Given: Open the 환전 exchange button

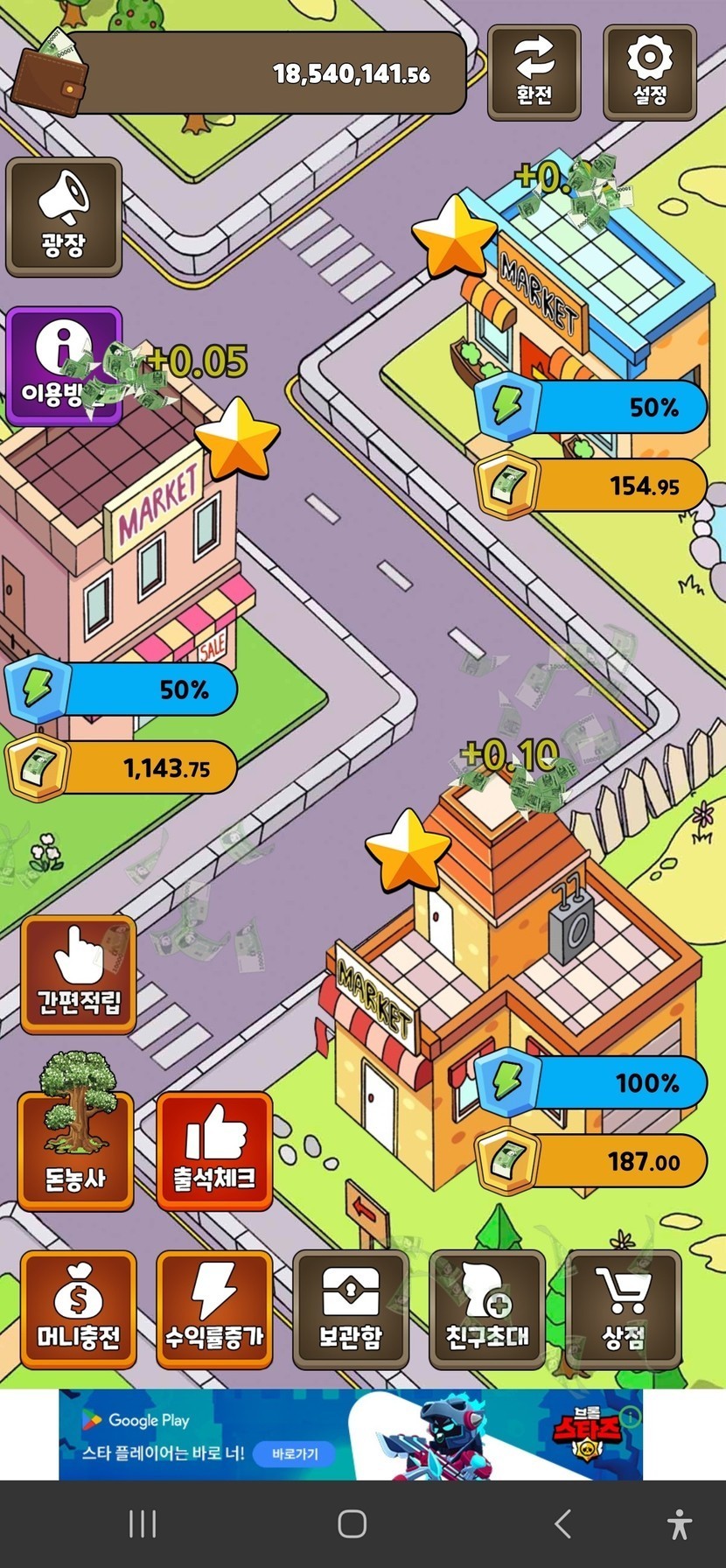Looking at the screenshot, I should (x=534, y=73).
